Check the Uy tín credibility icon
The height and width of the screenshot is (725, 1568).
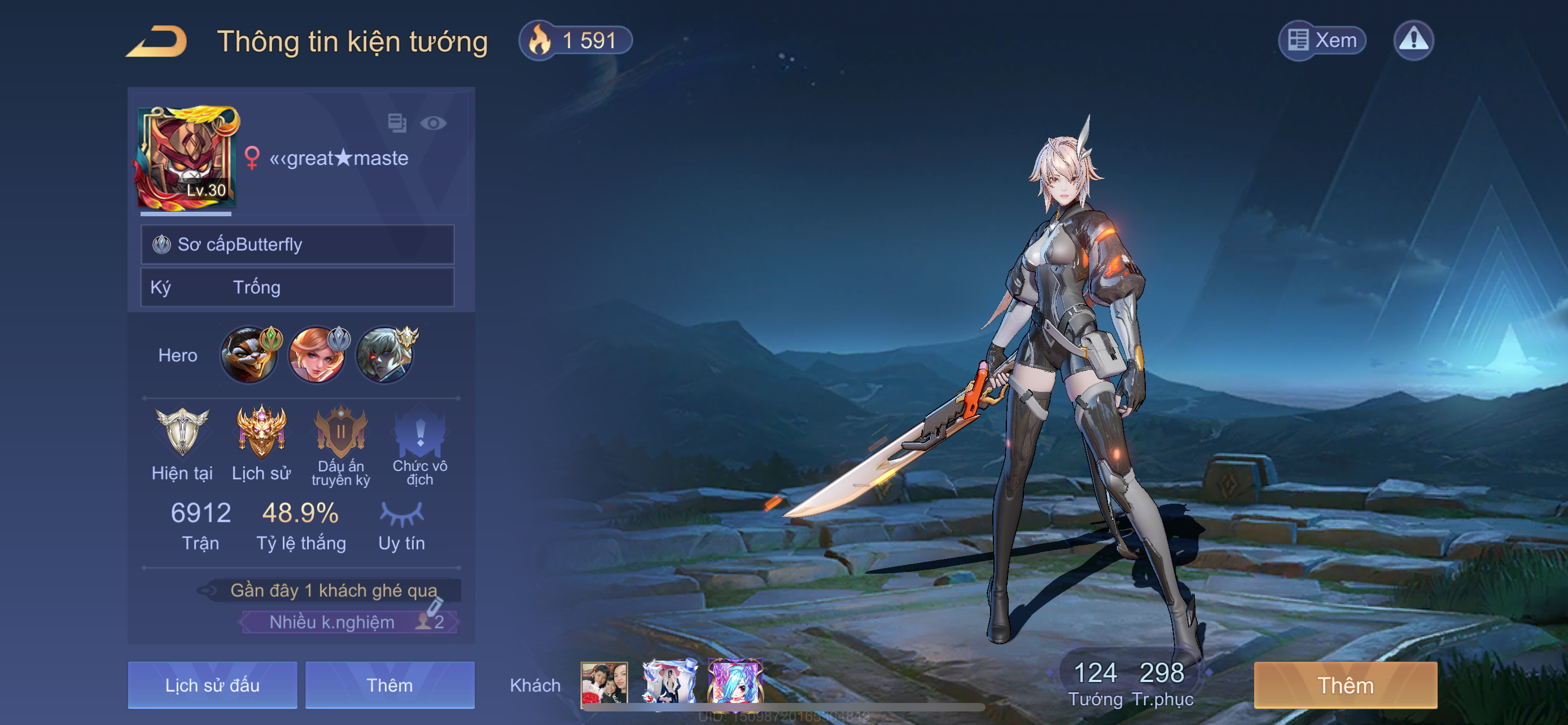pos(402,514)
